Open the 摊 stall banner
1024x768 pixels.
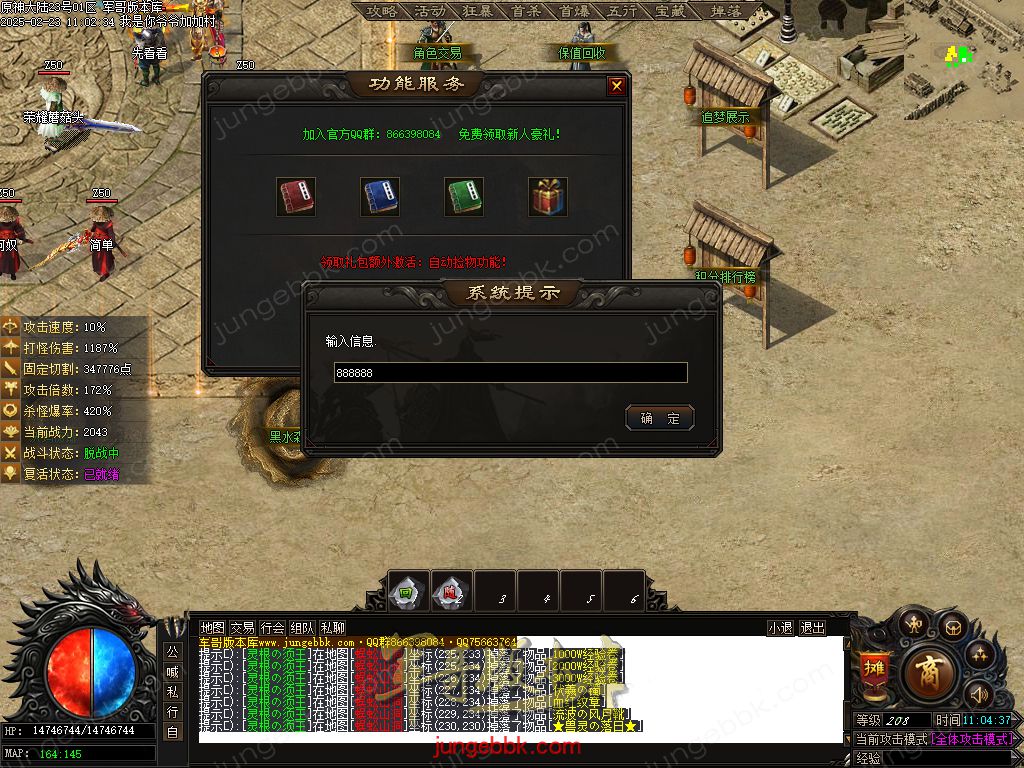pos(873,670)
